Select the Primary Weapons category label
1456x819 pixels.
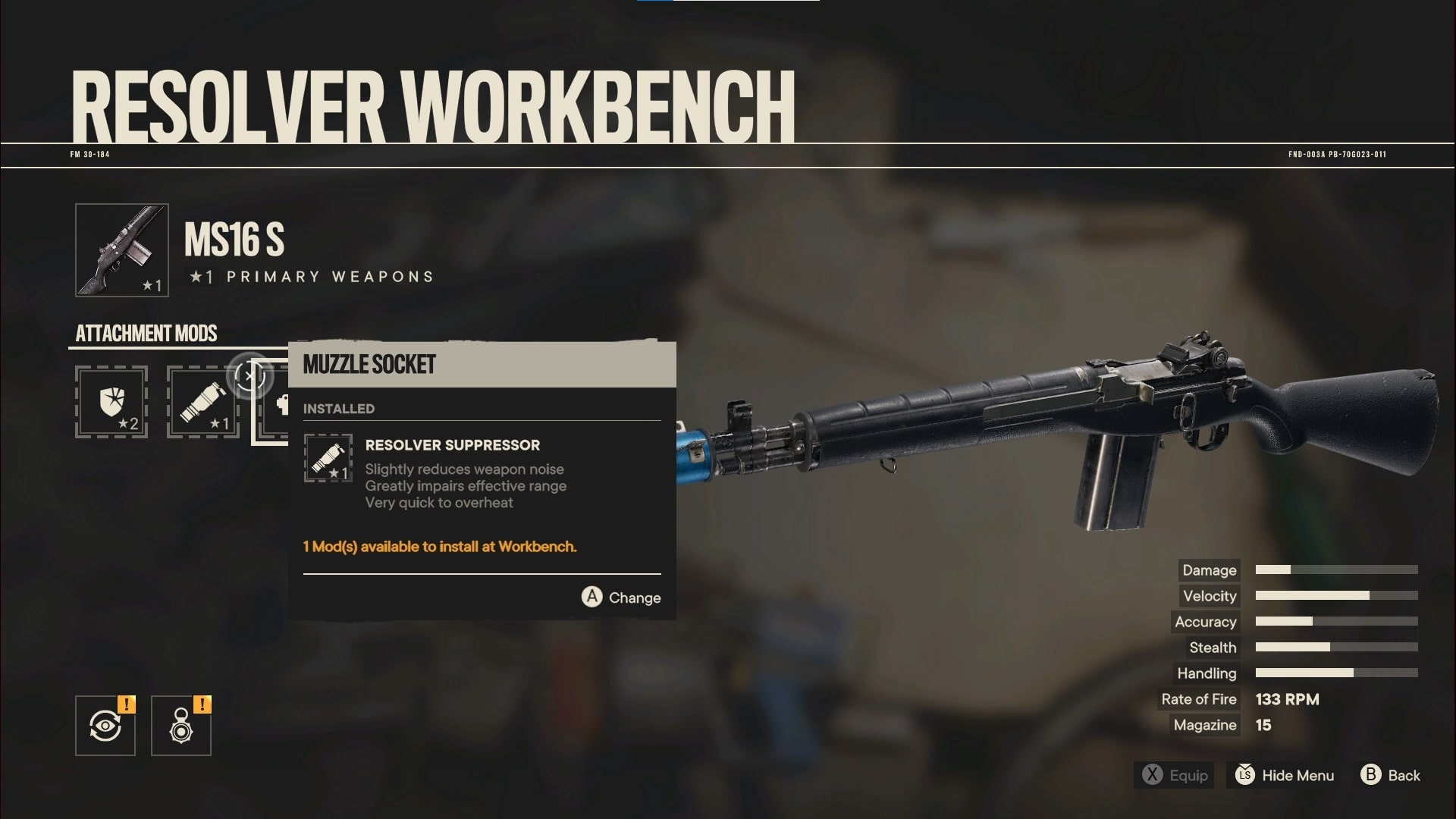pos(311,276)
